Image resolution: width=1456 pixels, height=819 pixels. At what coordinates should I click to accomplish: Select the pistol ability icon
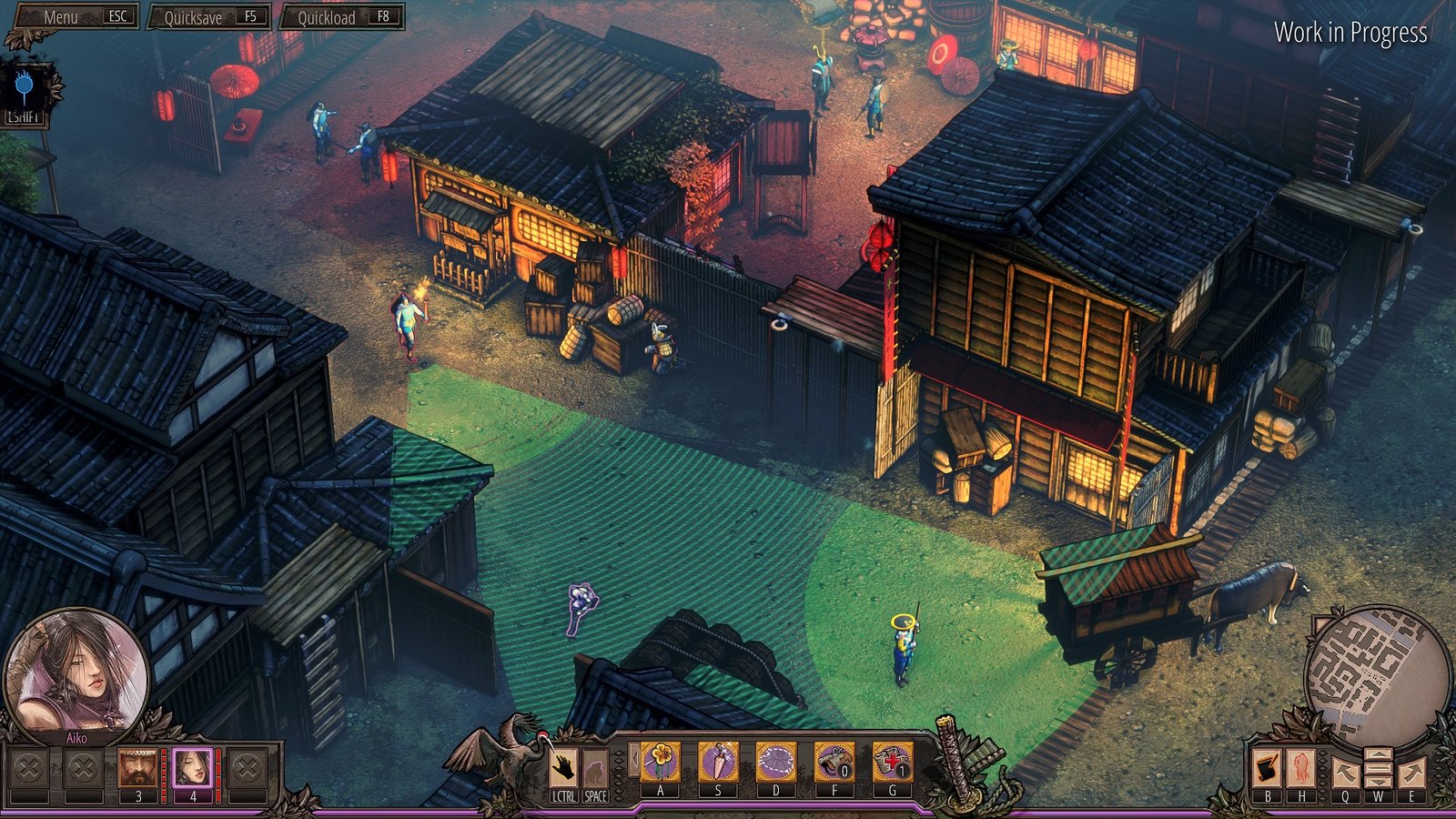click(834, 762)
